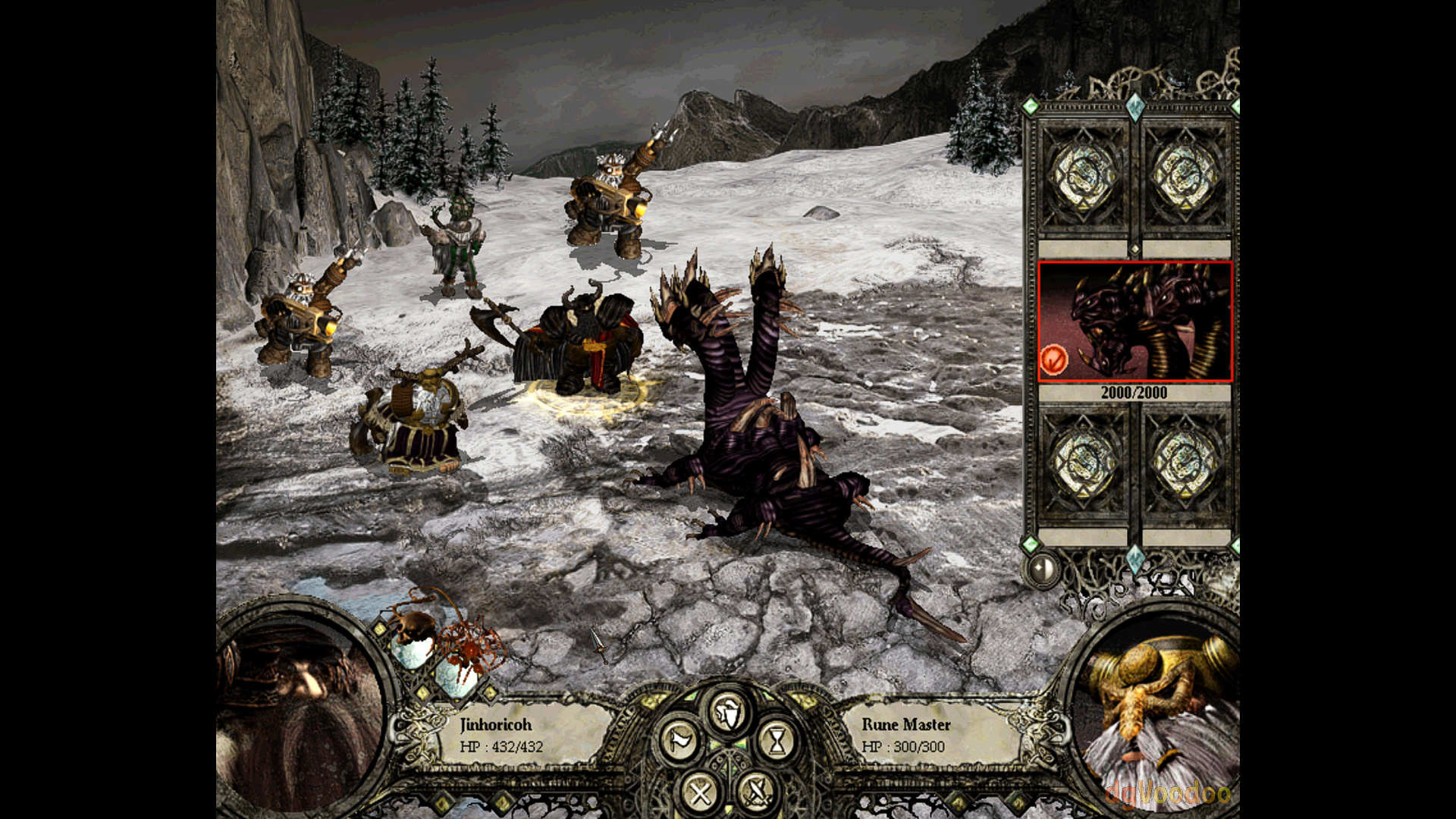This screenshot has height=819, width=1456.
Task: Wait a turn with the hourglass button
Action: point(777,740)
